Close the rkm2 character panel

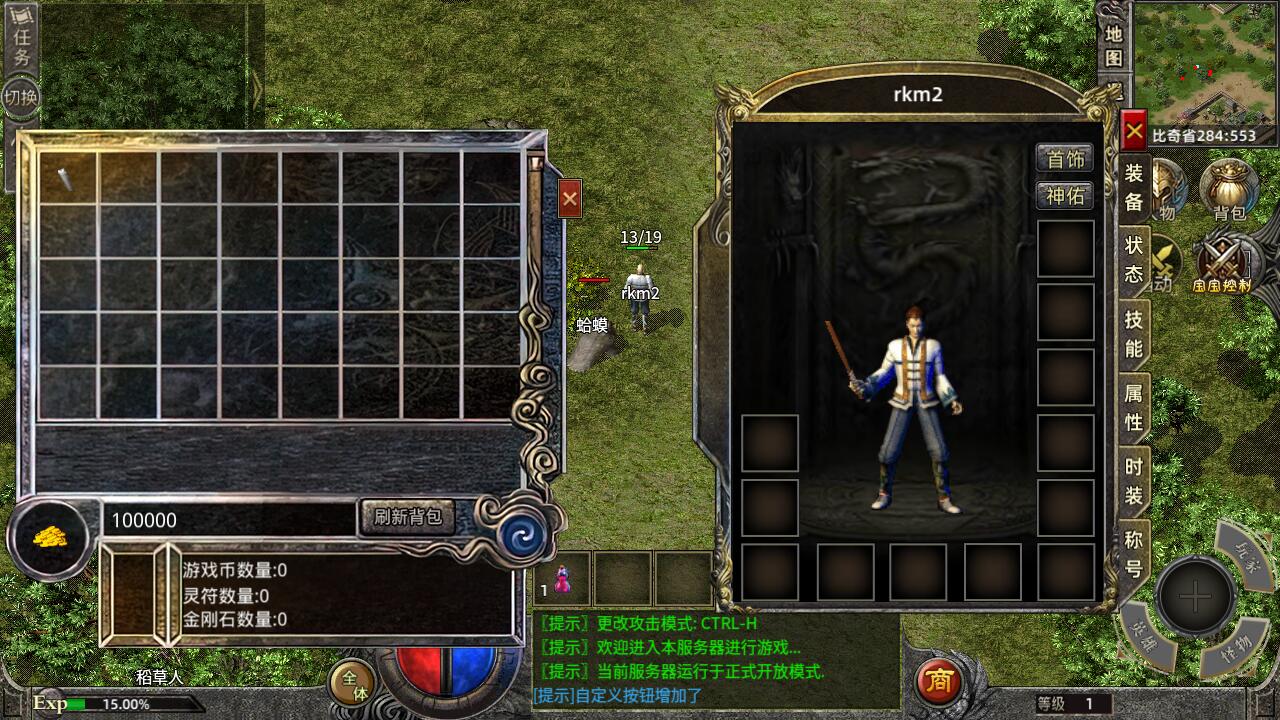point(1133,131)
